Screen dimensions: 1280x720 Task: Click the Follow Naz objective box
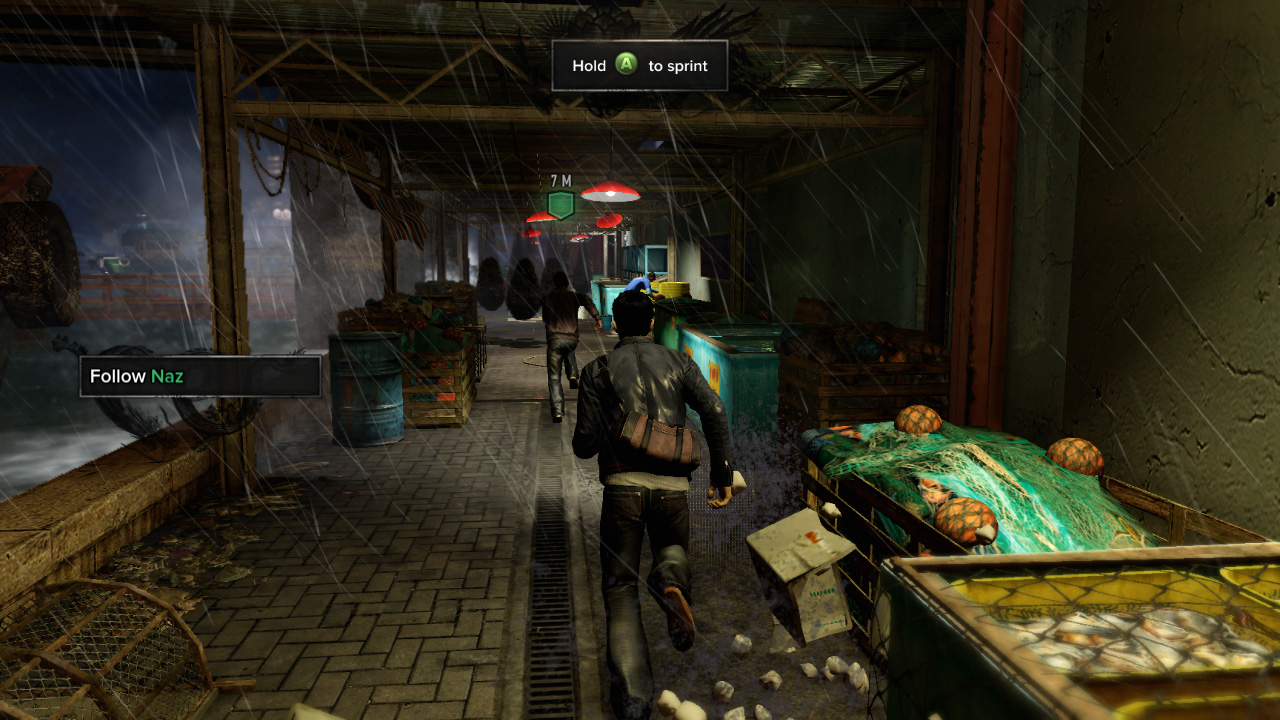200,377
